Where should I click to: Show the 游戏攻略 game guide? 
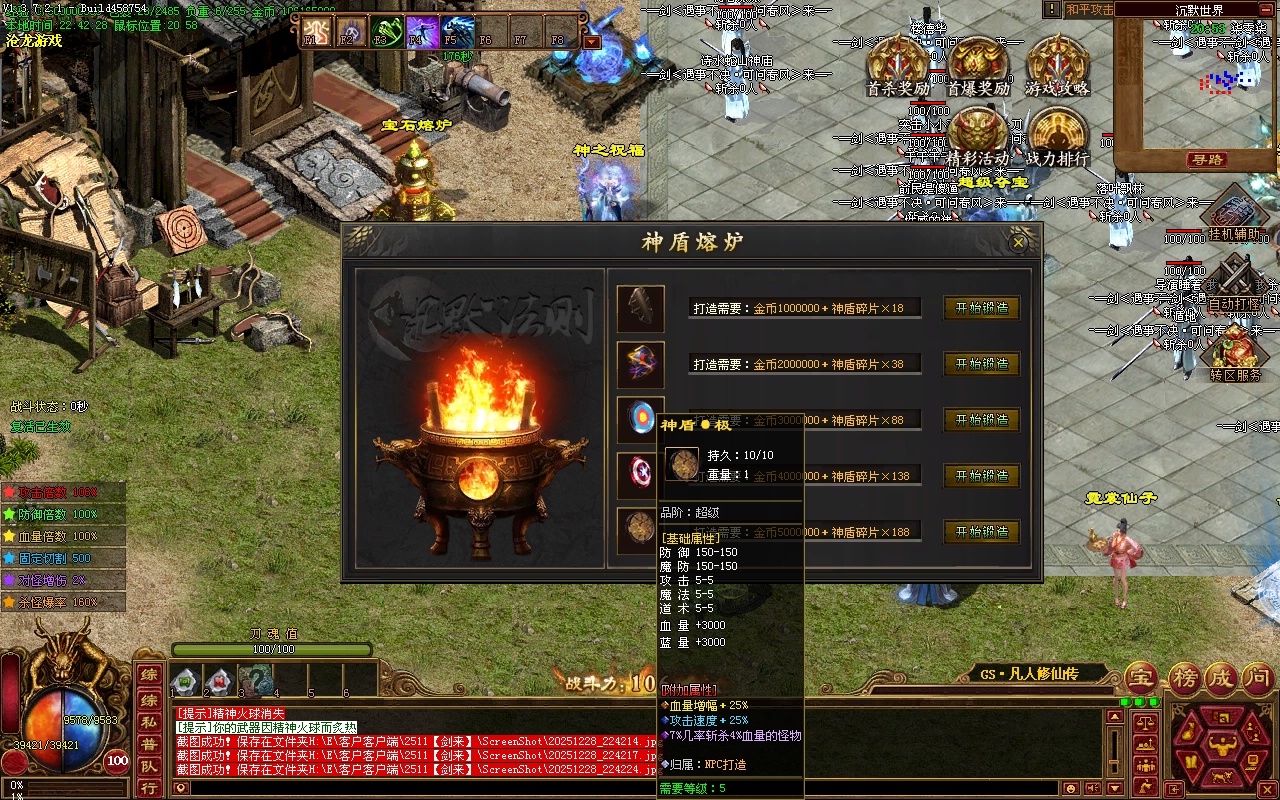(1057, 64)
